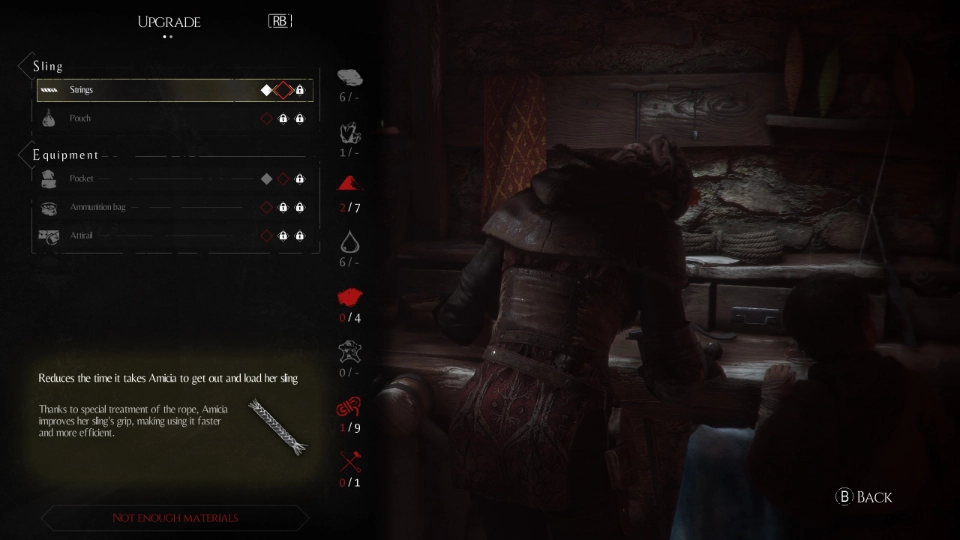This screenshot has width=960, height=540.
Task: Choose the Pouch upgrade entry
Action: 175,118
